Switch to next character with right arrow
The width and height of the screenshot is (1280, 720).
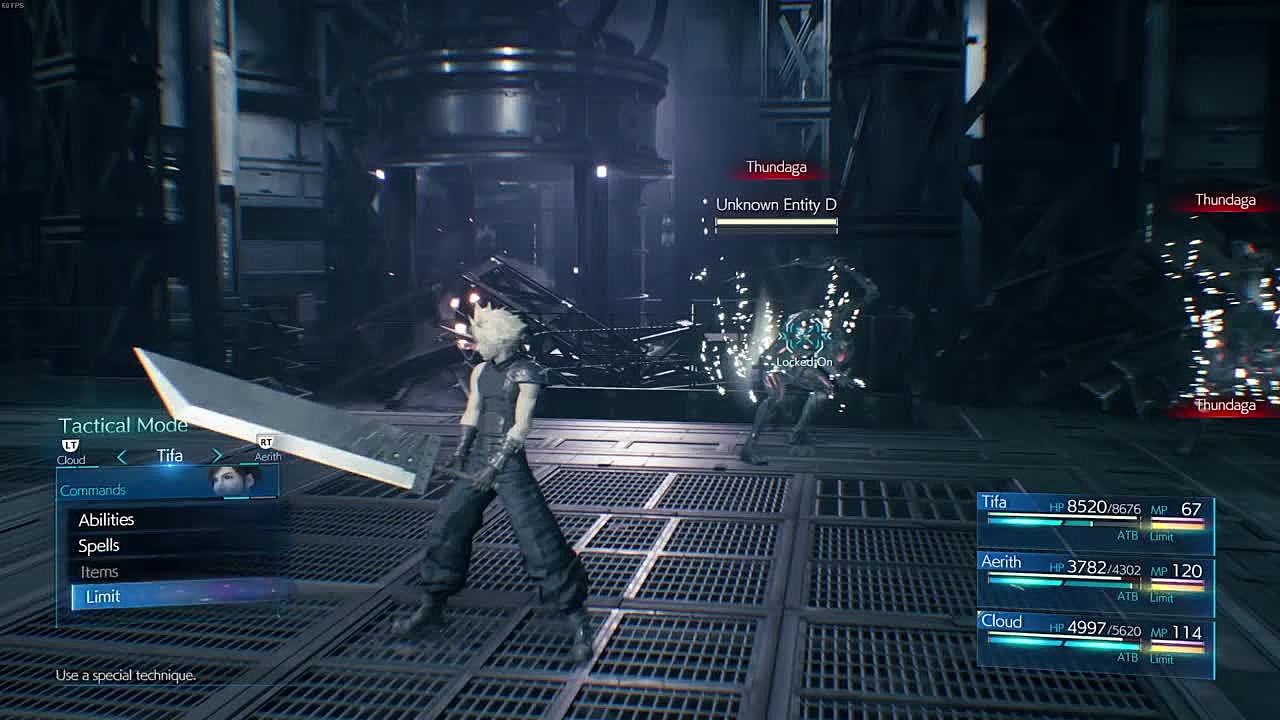[217, 456]
